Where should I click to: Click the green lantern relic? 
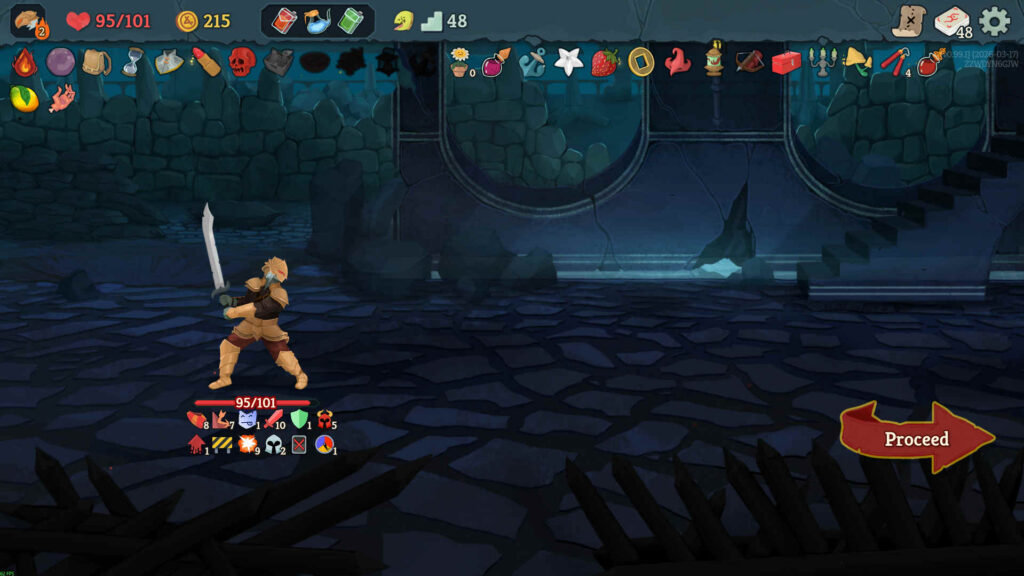[x=714, y=60]
